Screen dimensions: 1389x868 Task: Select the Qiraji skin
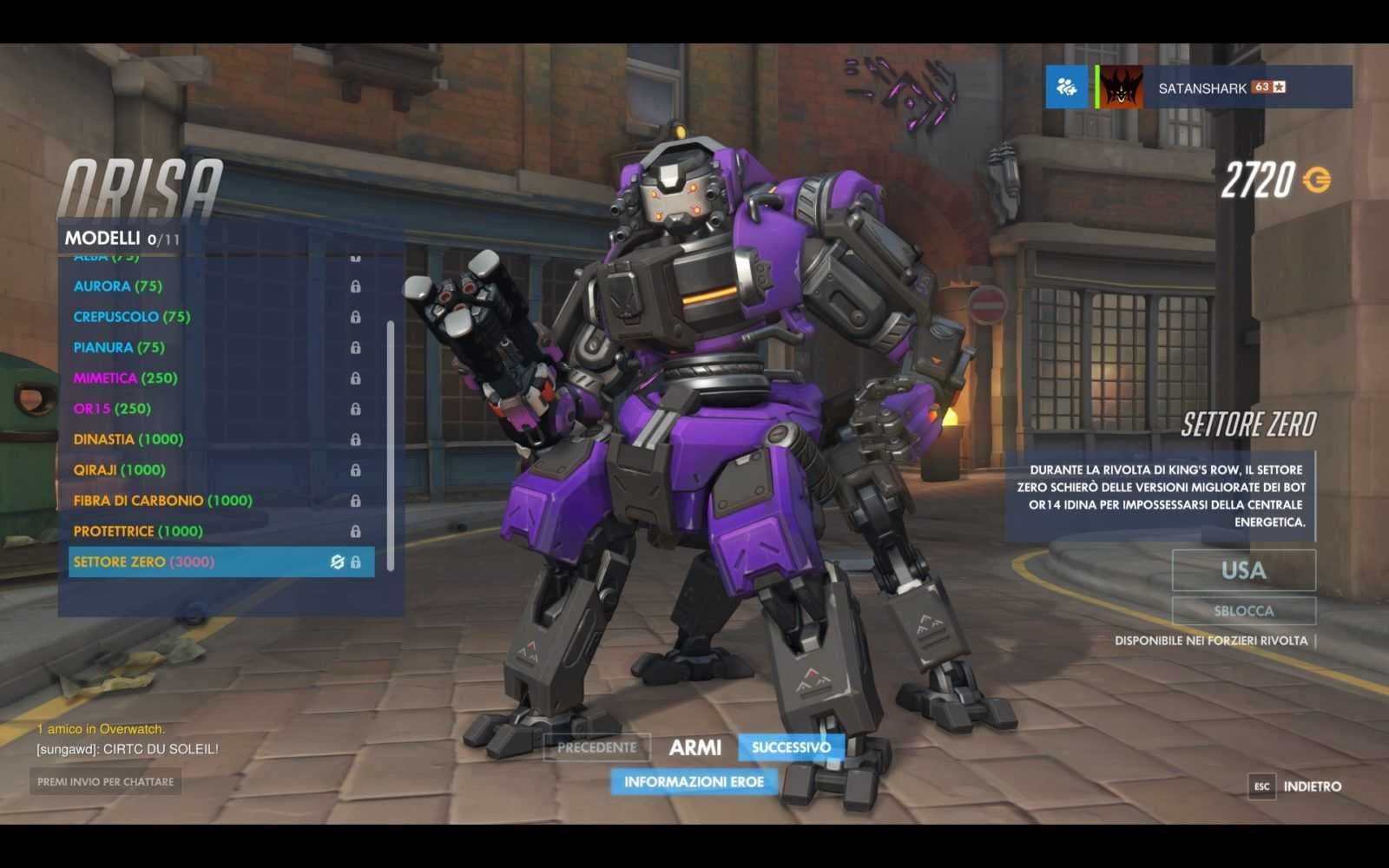(x=120, y=470)
